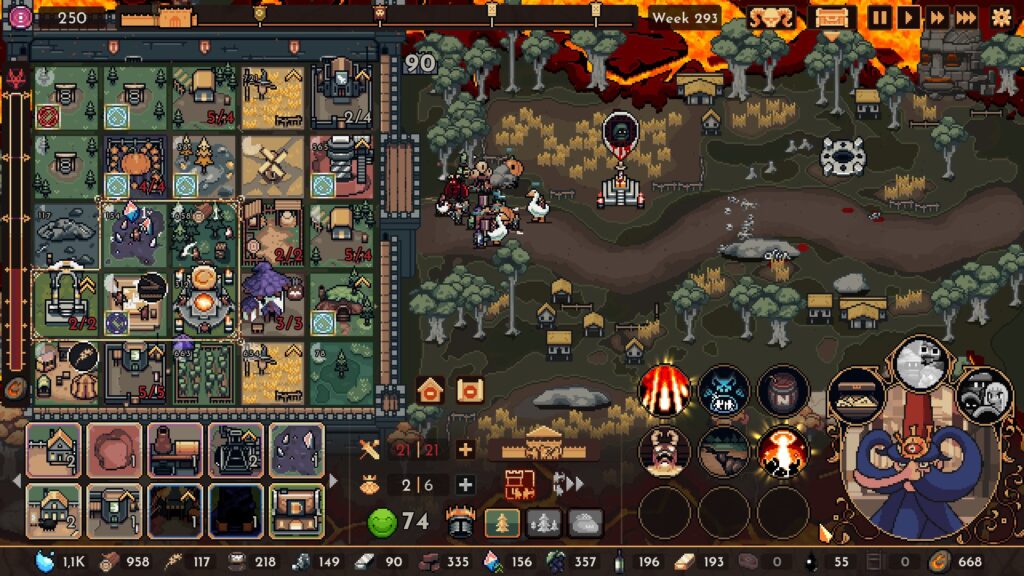This screenshot has width=1024, height=576.
Task: Use the explosive barrel ability
Action: (x=782, y=389)
